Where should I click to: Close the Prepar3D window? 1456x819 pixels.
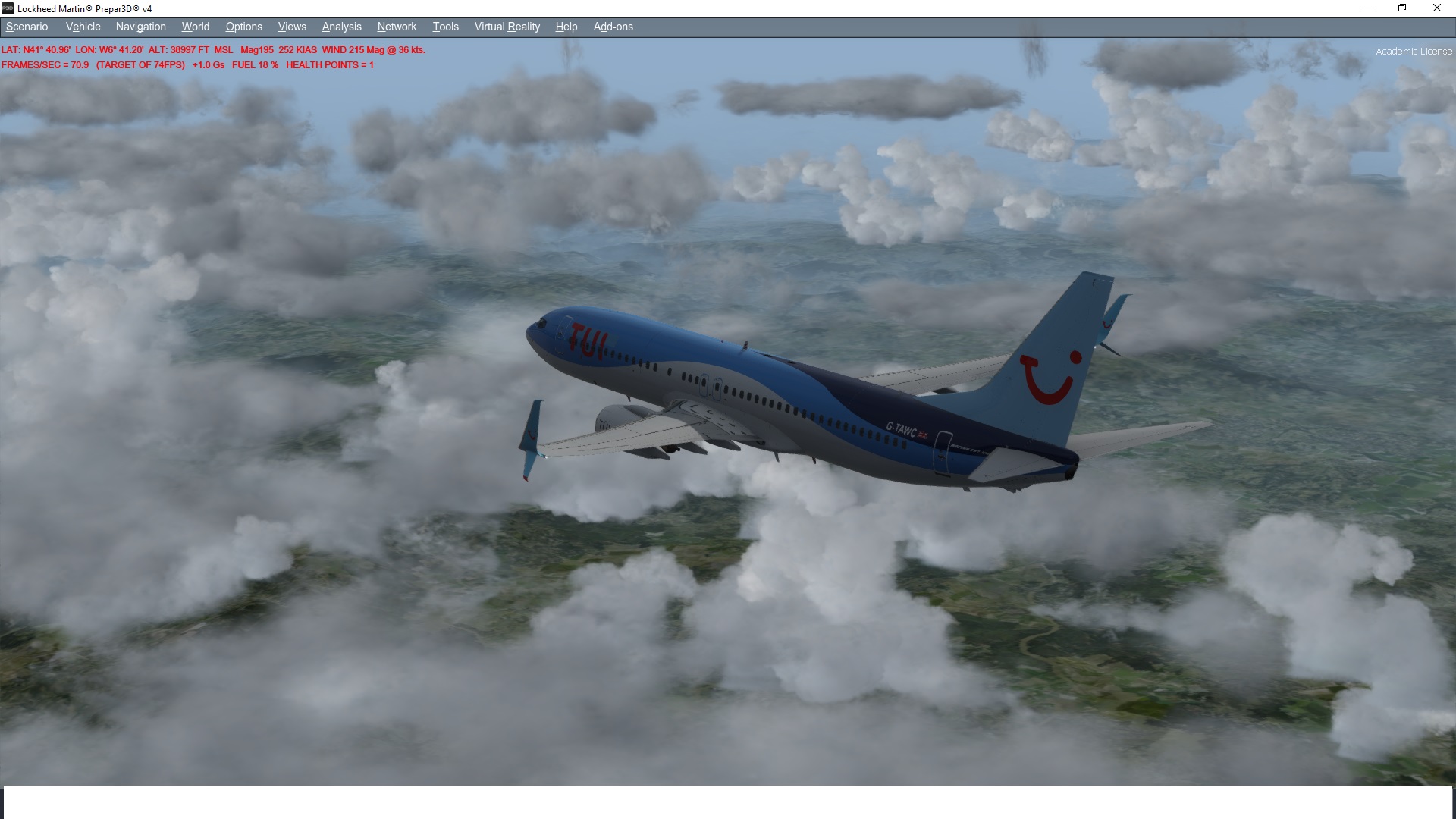click(x=1436, y=8)
